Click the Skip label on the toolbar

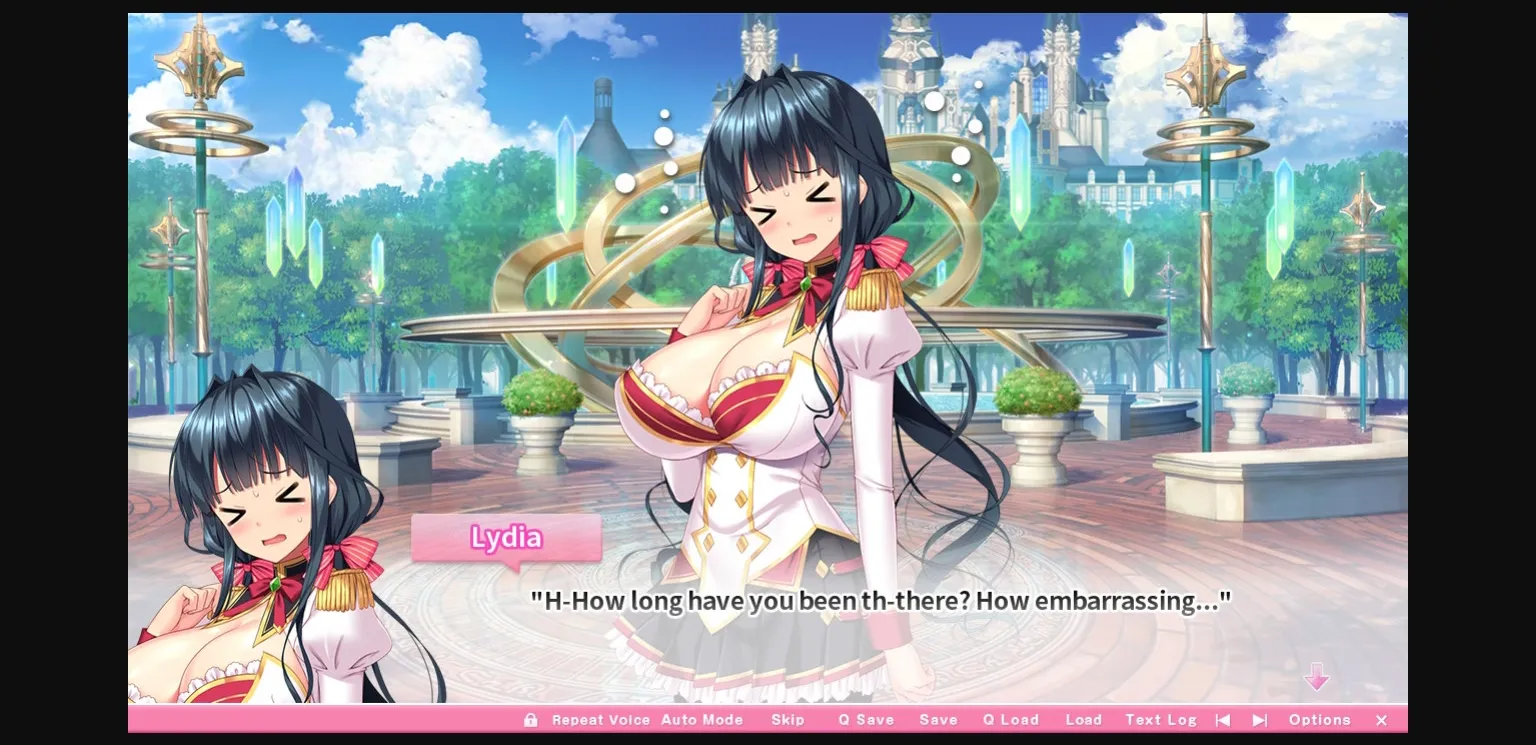click(789, 719)
